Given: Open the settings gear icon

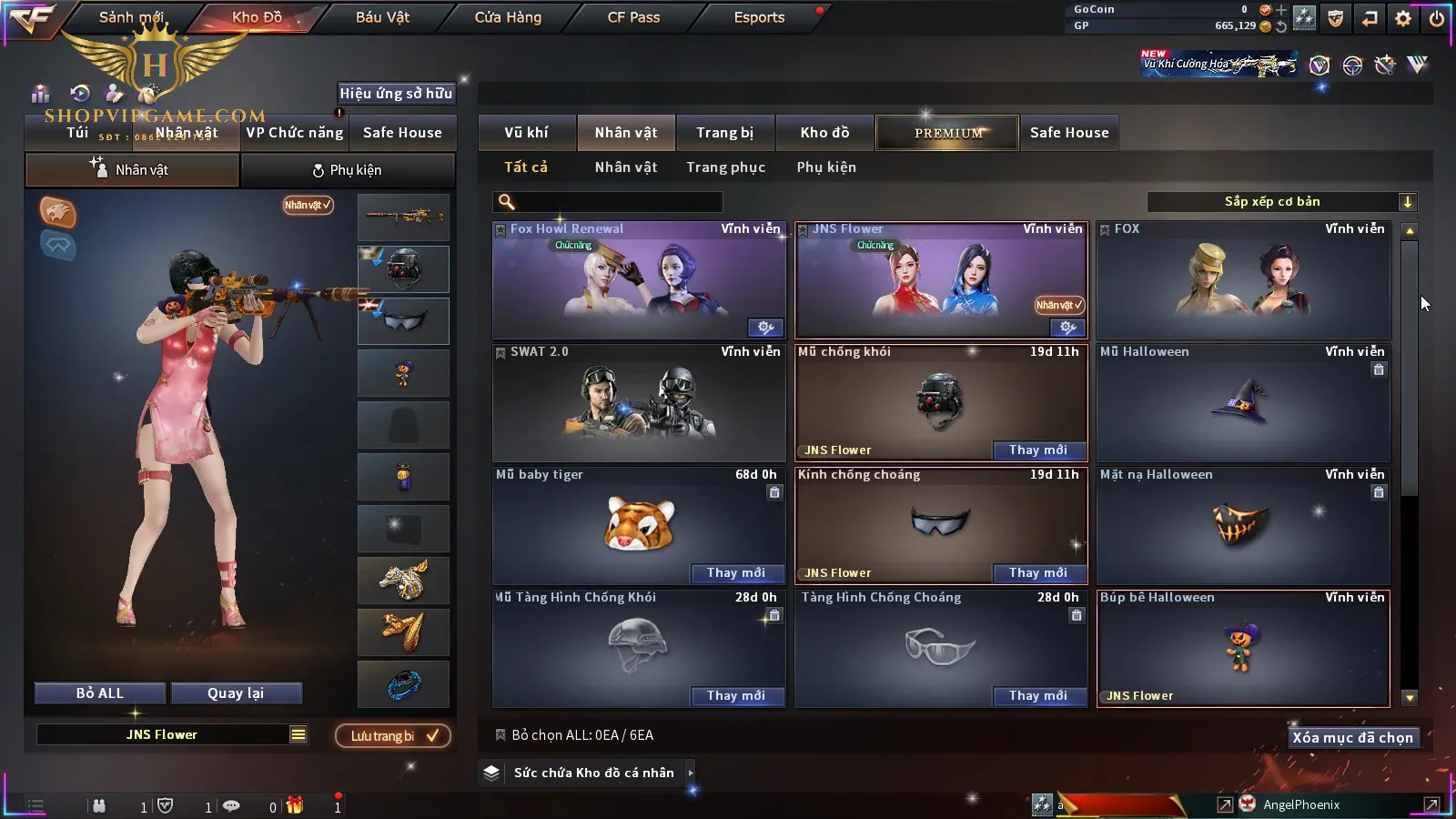Looking at the screenshot, I should tap(1403, 18).
